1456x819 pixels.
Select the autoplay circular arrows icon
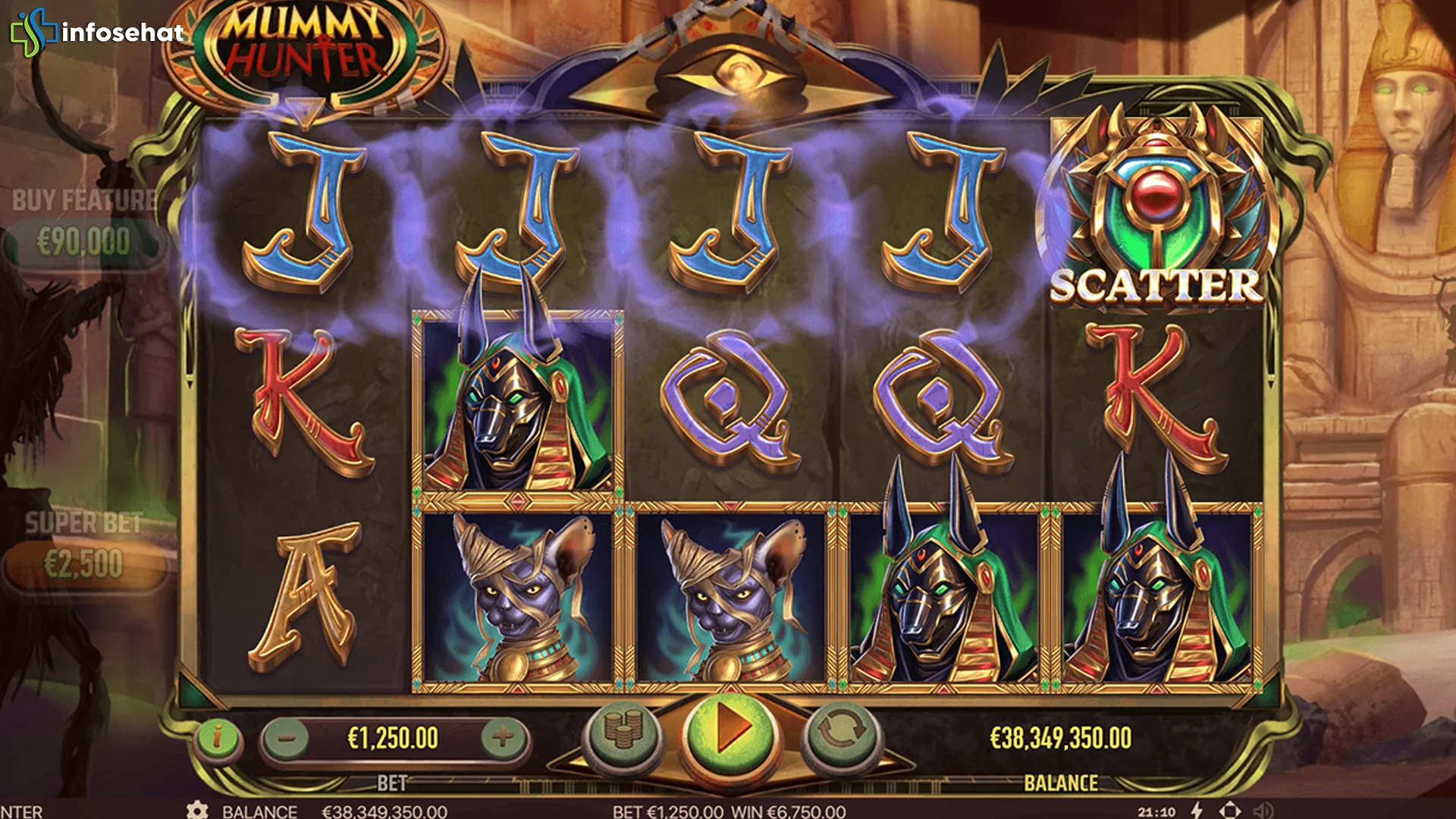click(842, 733)
